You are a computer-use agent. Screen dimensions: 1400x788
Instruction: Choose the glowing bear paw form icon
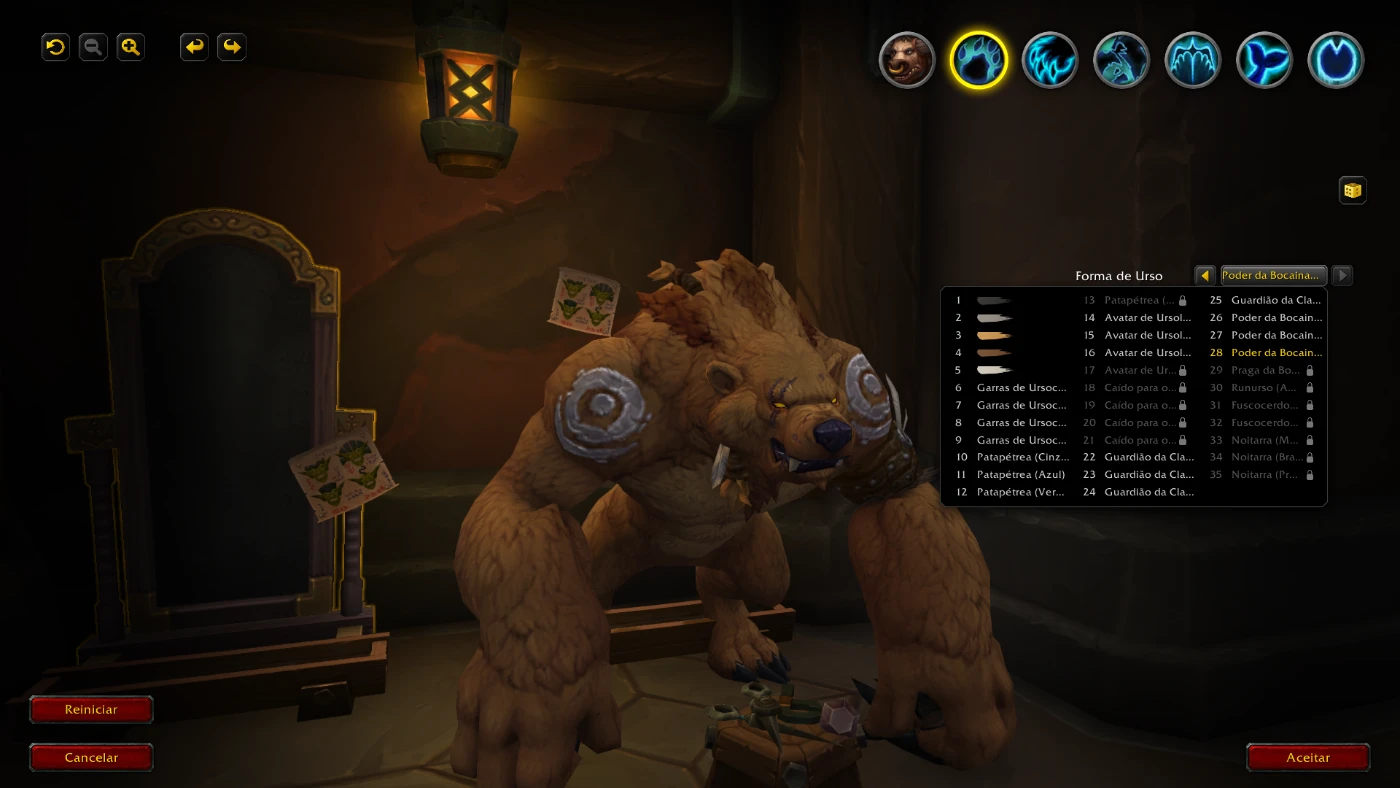[x=978, y=60]
